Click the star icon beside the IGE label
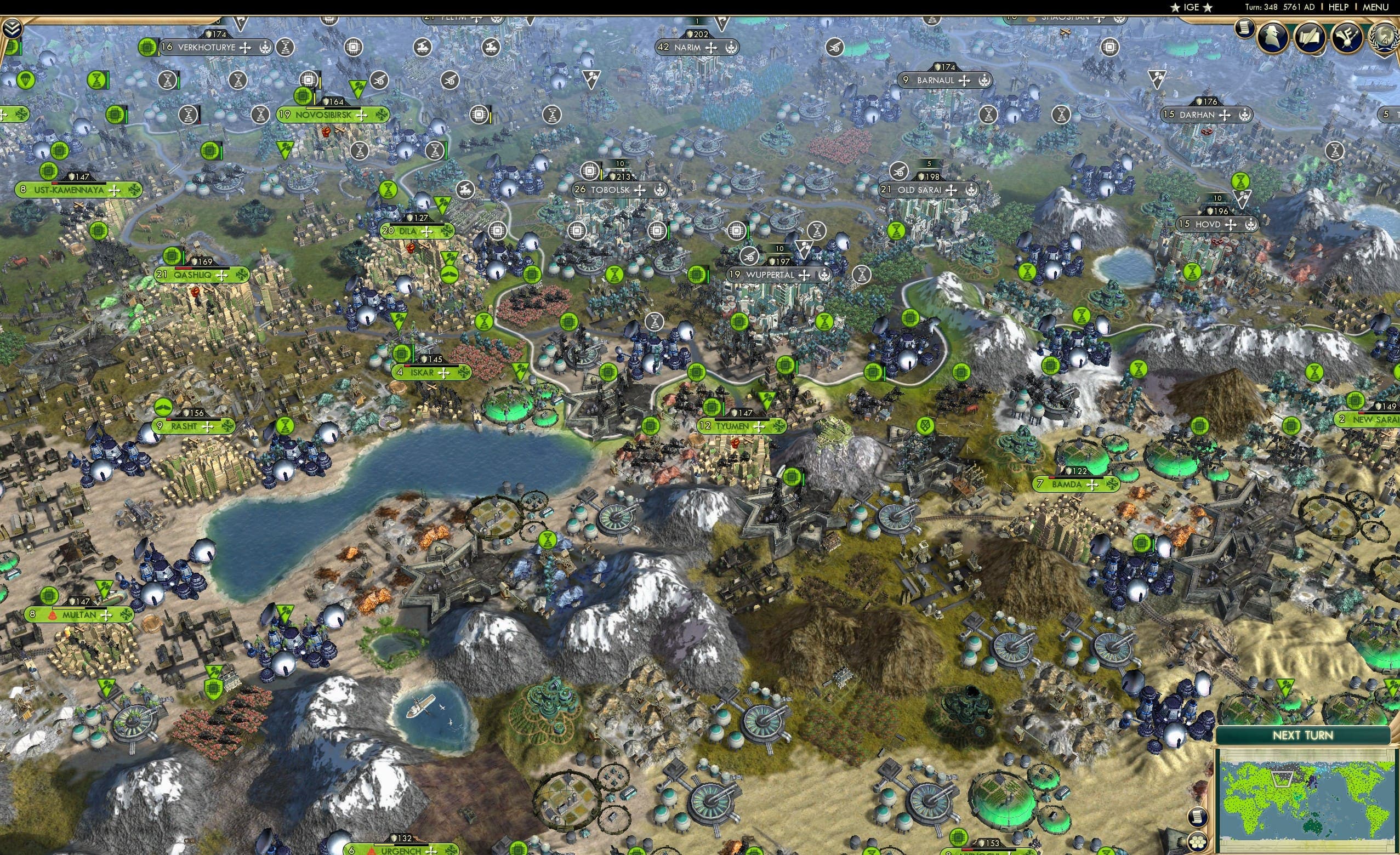Screen dimensions: 1400x855 1175,7
